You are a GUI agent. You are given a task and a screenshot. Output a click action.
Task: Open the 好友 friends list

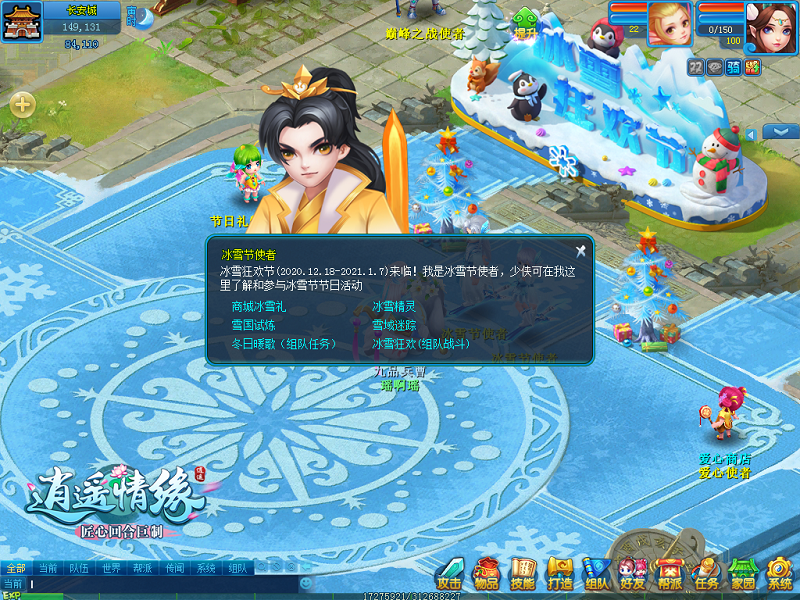[x=632, y=574]
